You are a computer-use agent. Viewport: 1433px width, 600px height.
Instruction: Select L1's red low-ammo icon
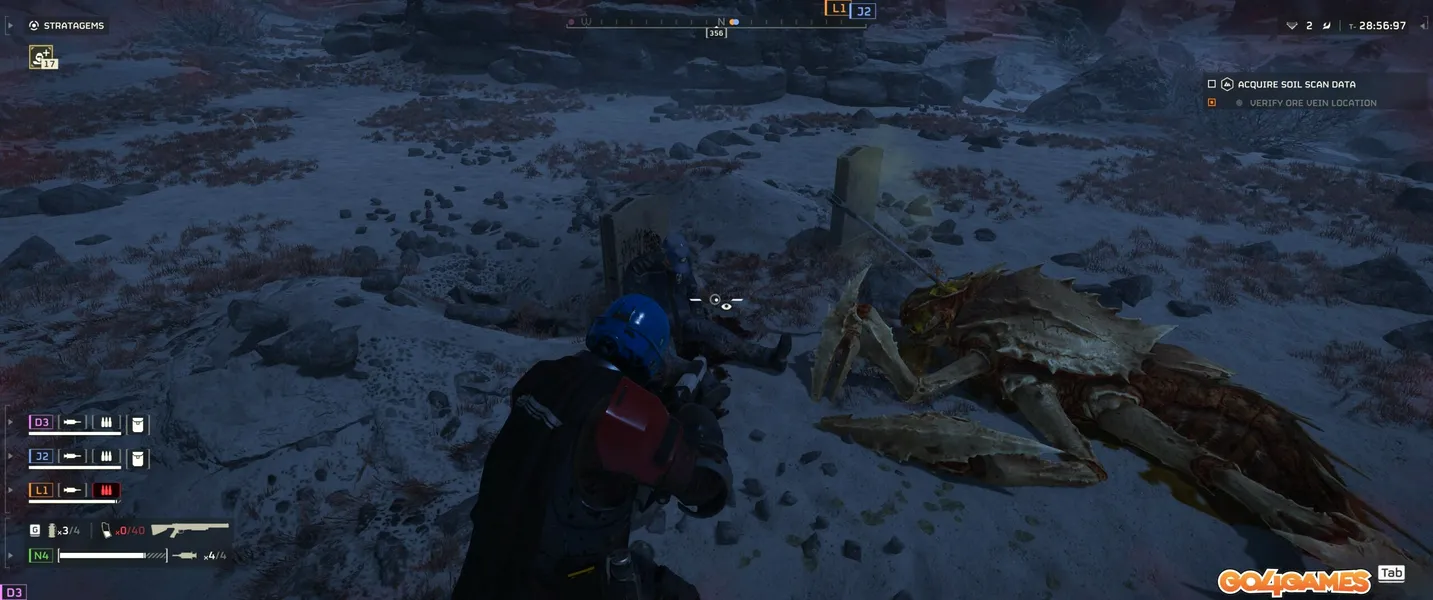pyautogui.click(x=105, y=490)
